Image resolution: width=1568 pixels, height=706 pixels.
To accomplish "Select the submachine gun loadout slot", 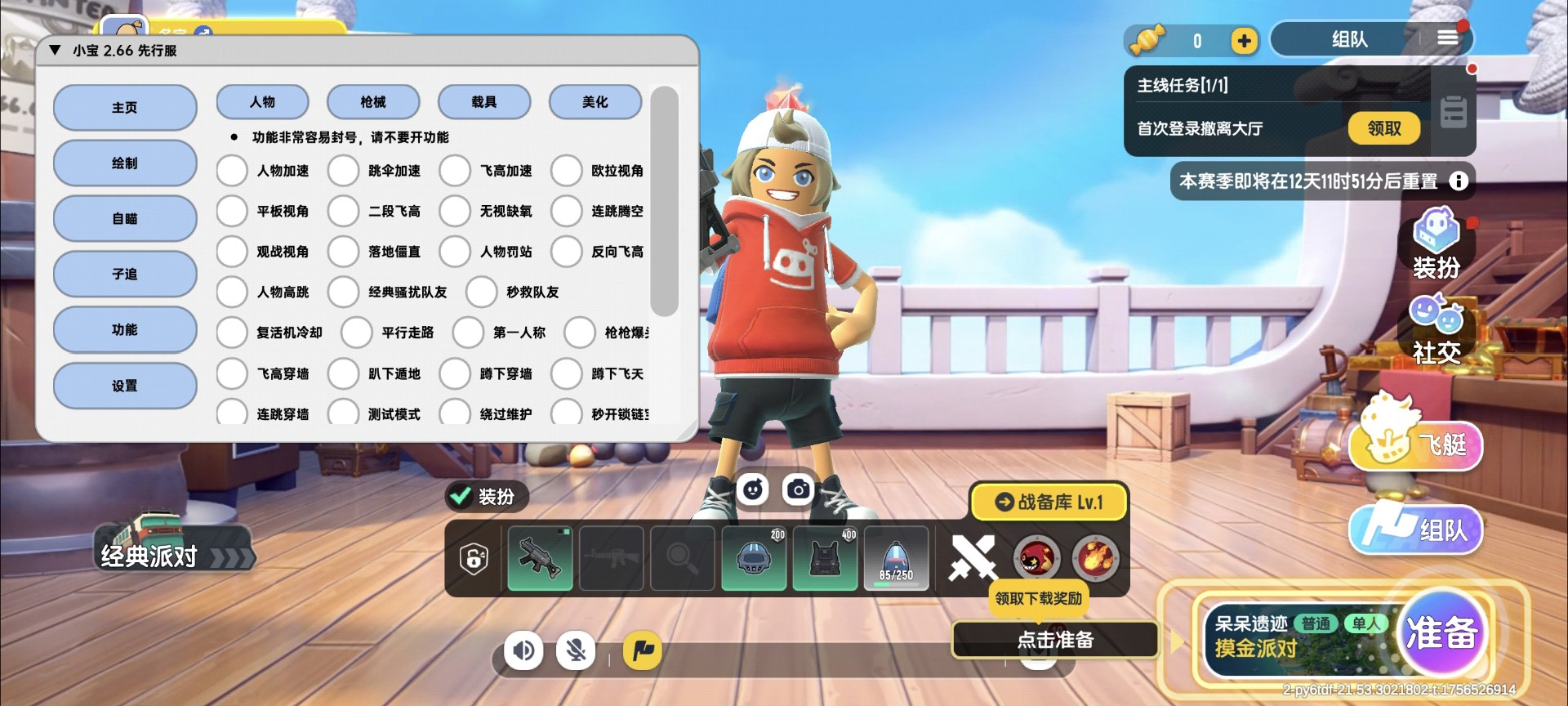I will point(540,558).
